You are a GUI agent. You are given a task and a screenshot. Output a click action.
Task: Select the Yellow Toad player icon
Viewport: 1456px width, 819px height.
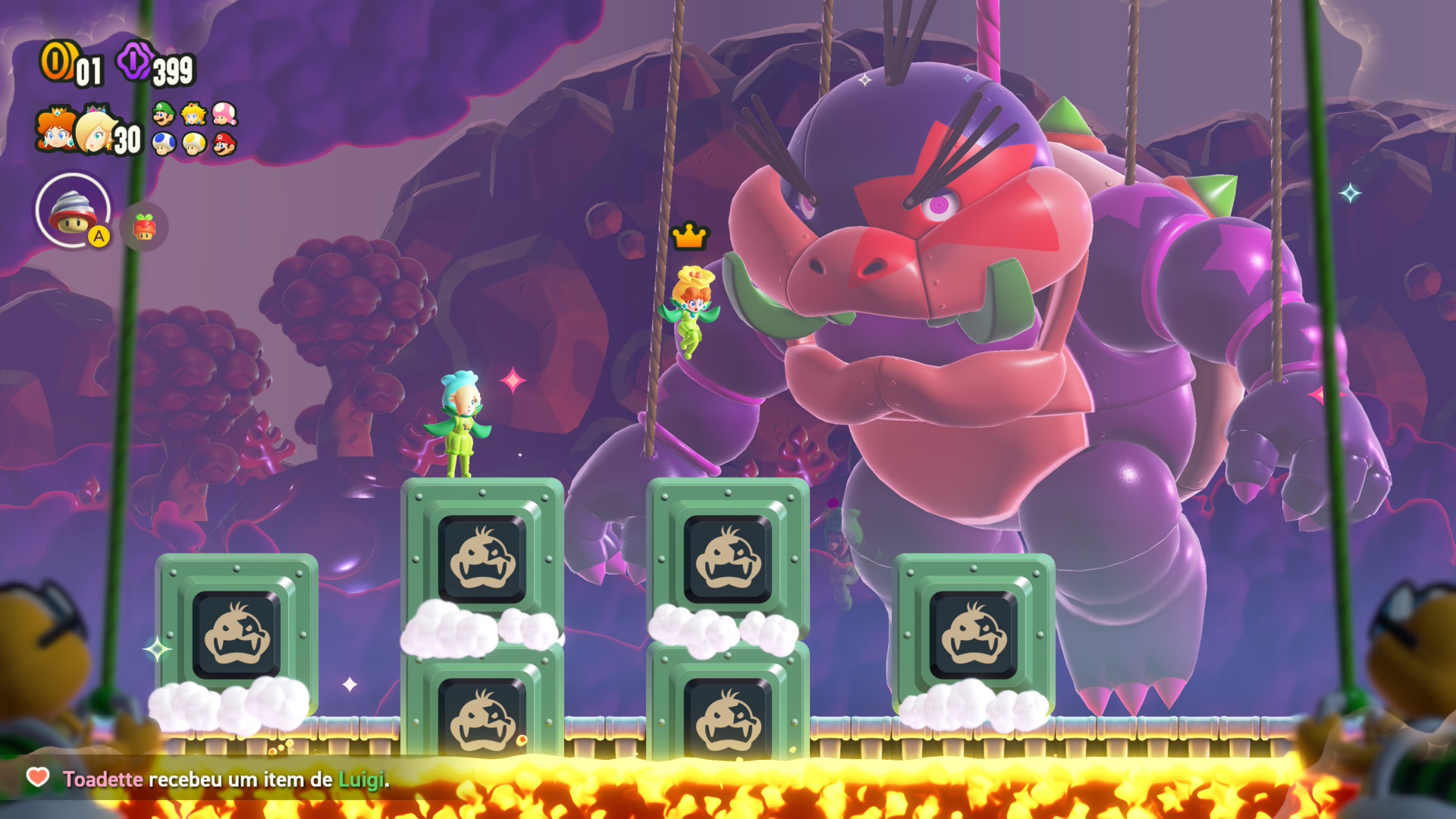[194, 143]
